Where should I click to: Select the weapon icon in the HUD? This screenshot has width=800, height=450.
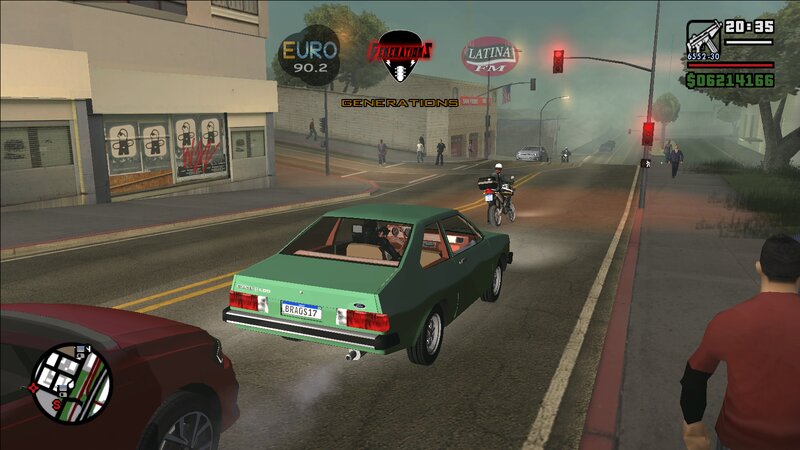pos(703,40)
